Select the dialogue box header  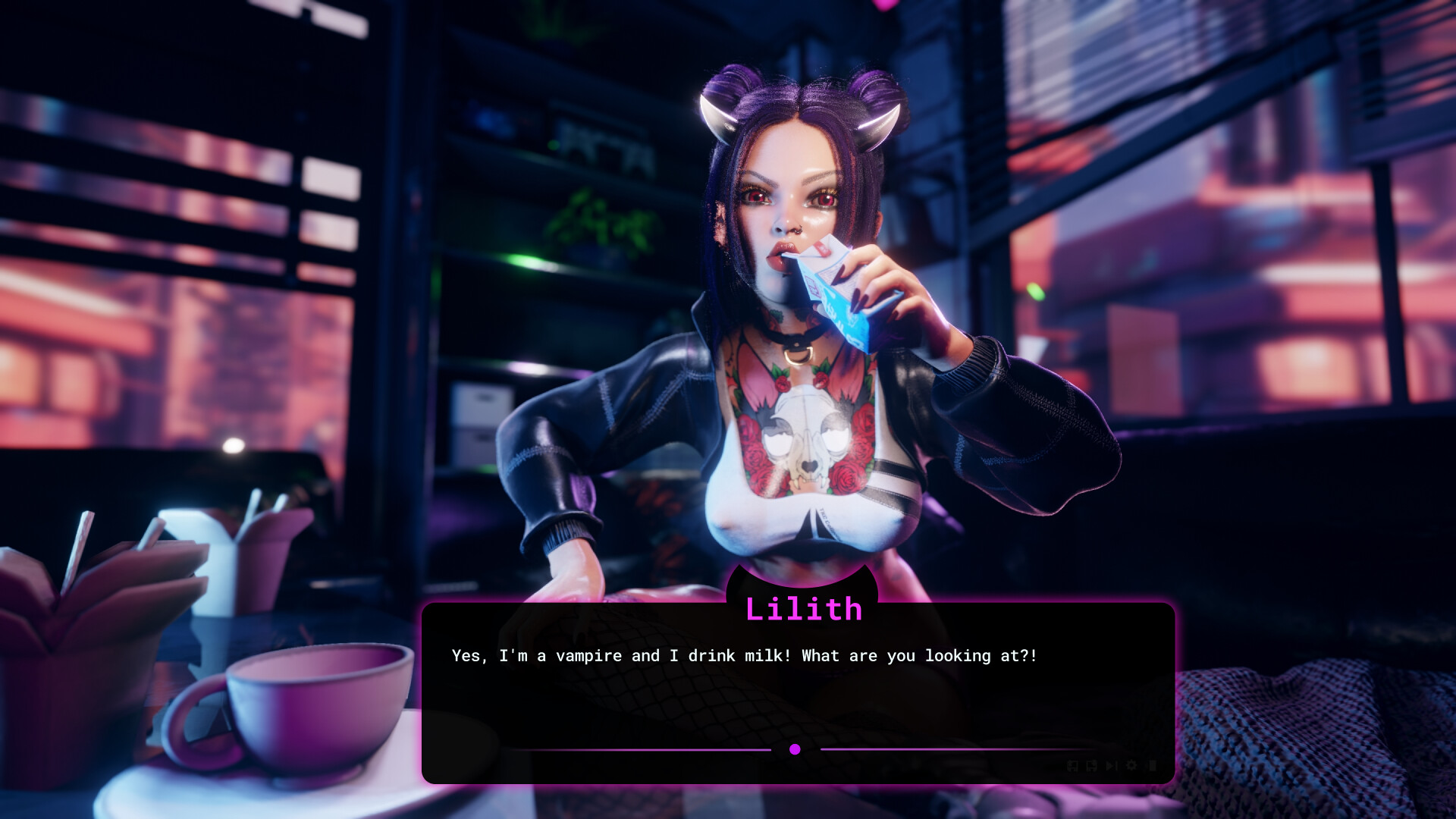[x=806, y=607]
